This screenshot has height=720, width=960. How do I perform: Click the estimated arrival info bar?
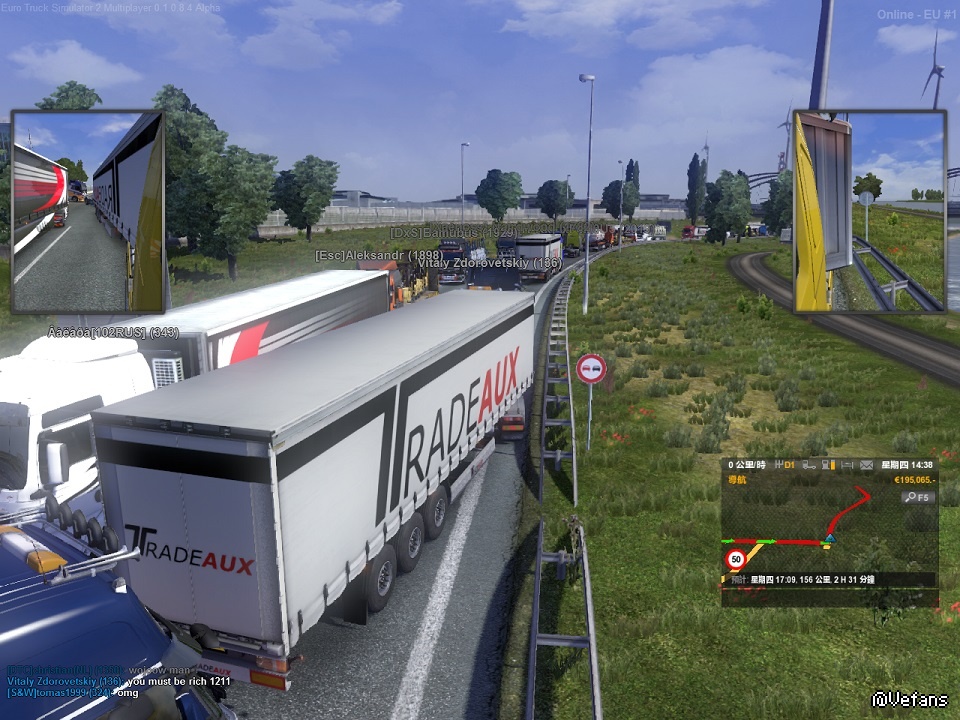click(828, 579)
